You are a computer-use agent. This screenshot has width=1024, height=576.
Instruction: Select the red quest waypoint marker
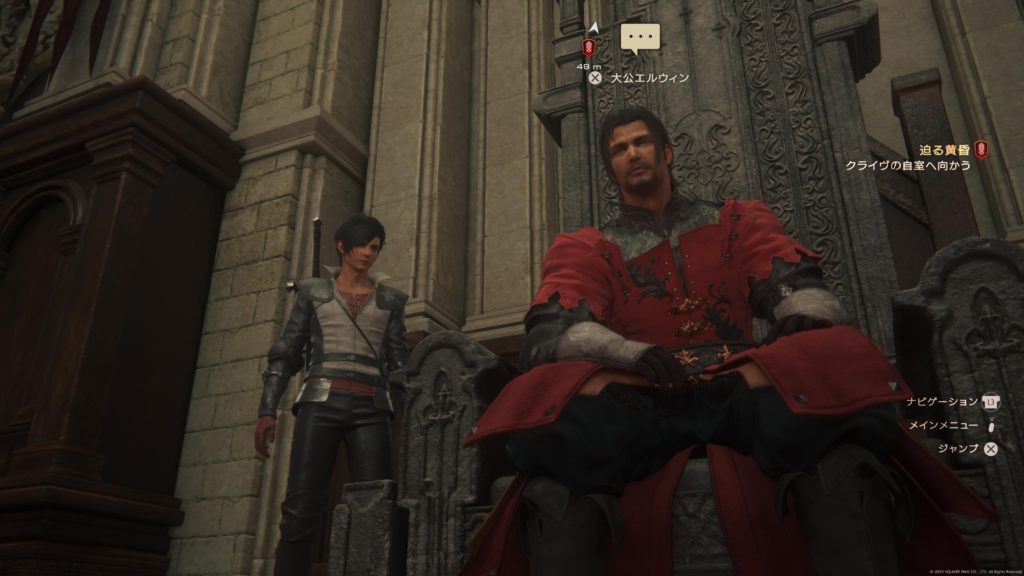[x=590, y=47]
